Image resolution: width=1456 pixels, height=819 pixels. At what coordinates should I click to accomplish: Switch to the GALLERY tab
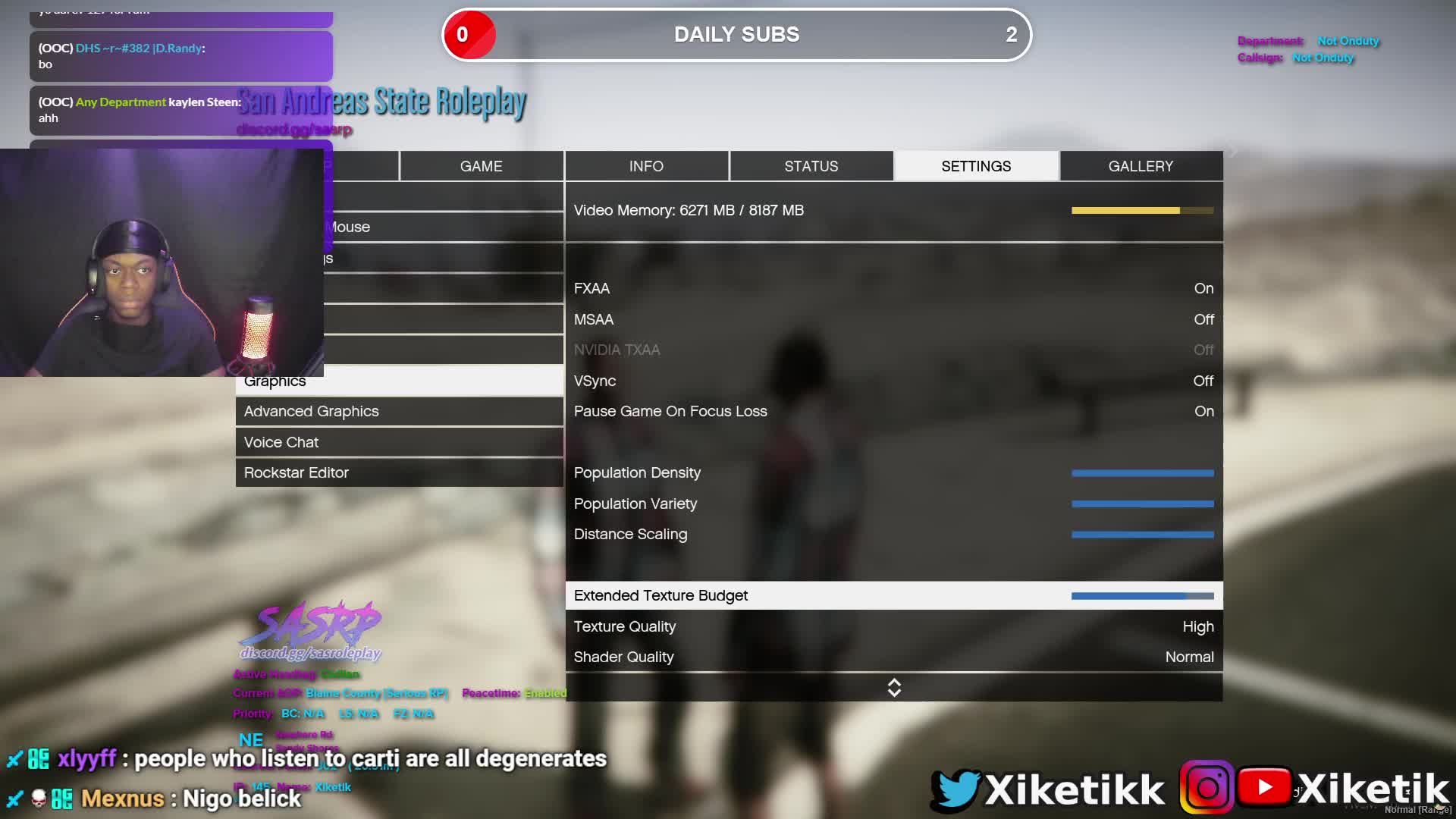(x=1141, y=166)
